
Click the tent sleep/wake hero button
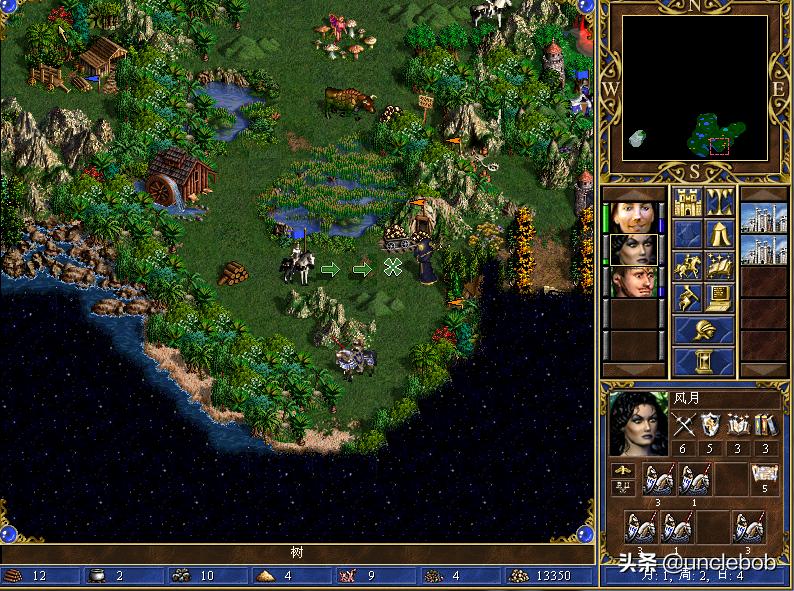[x=720, y=234]
